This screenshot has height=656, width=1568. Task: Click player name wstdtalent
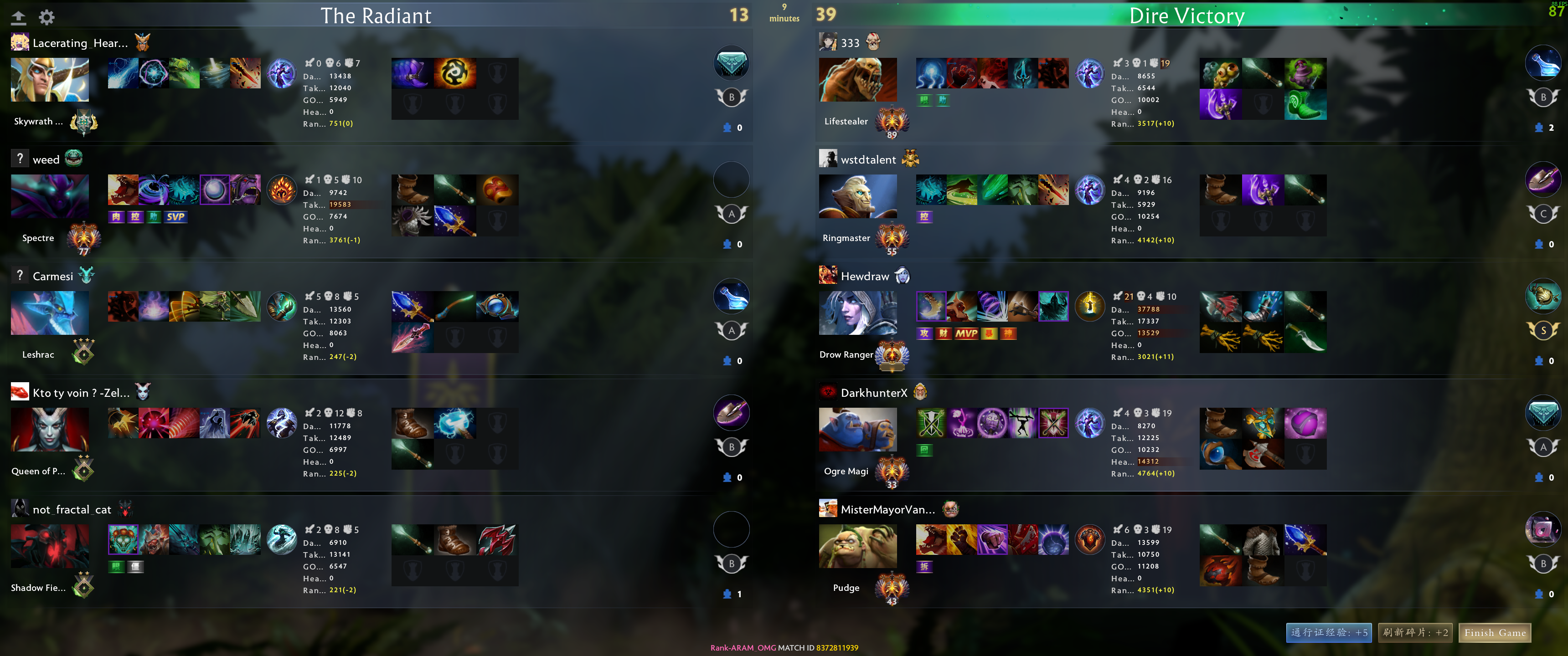pos(868,159)
